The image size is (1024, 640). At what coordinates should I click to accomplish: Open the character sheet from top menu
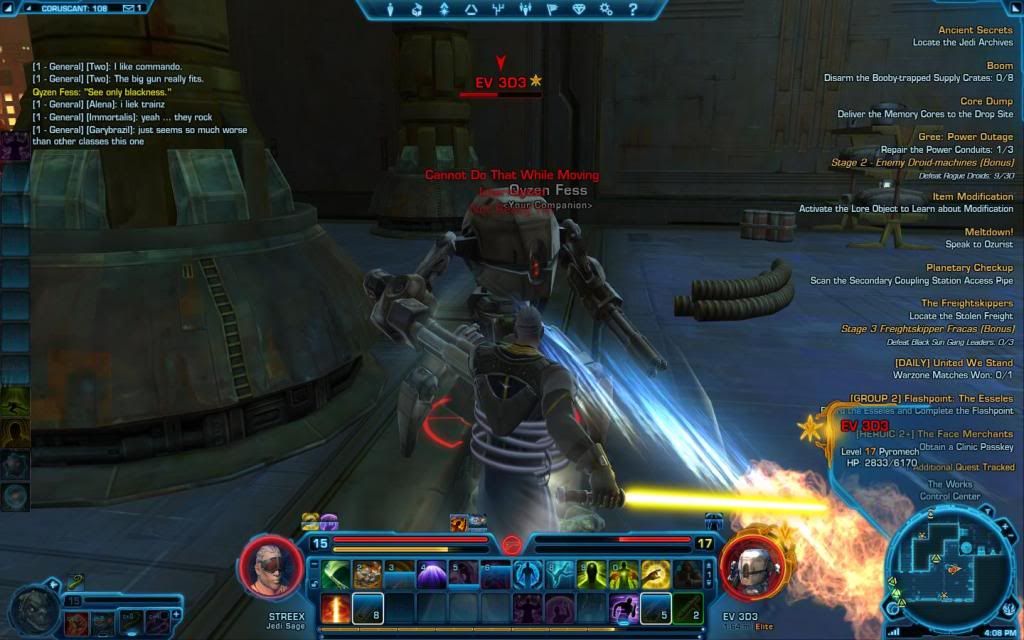point(391,10)
